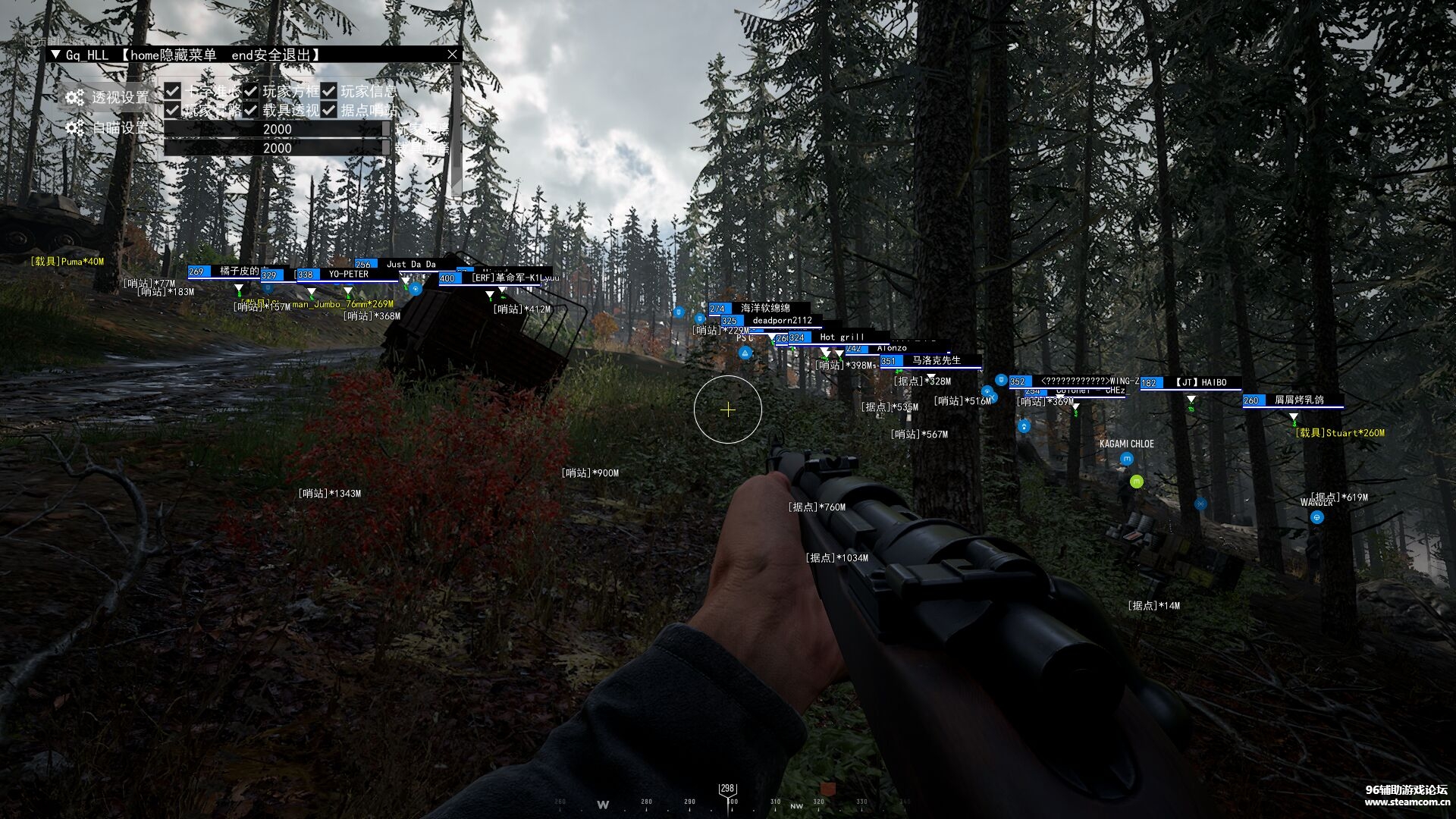Open the 透视设置 section
The image size is (1456, 819).
108,97
